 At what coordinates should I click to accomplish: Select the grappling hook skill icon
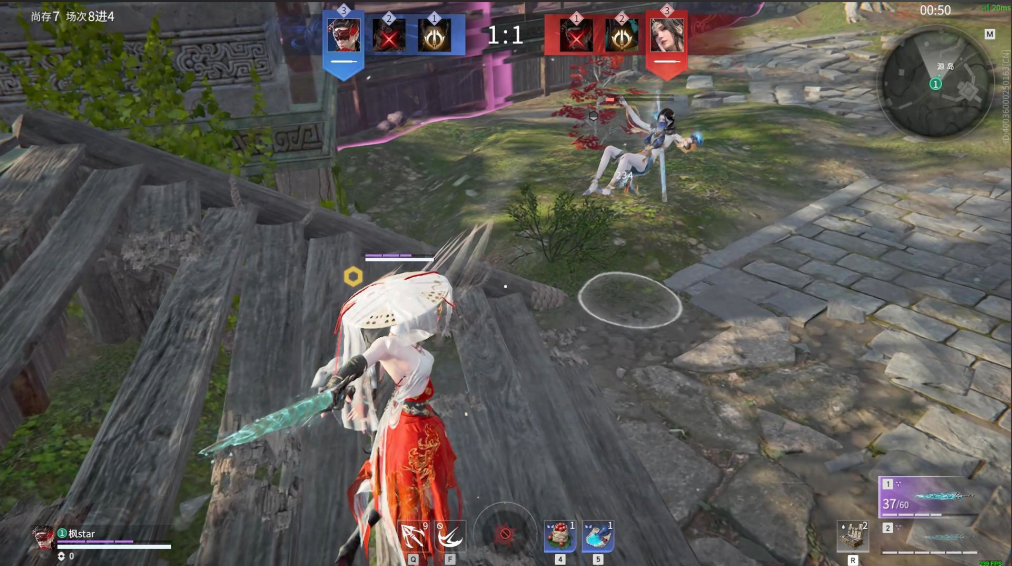[x=412, y=537]
